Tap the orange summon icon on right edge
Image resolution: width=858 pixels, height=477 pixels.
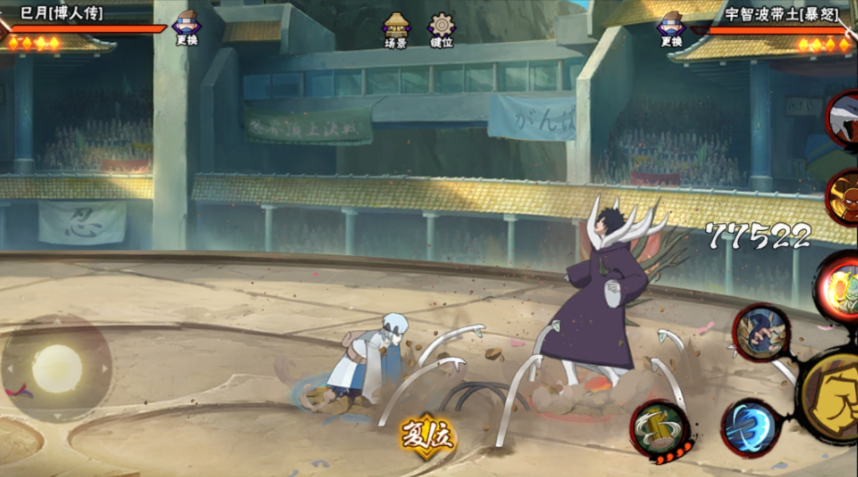[x=842, y=196]
